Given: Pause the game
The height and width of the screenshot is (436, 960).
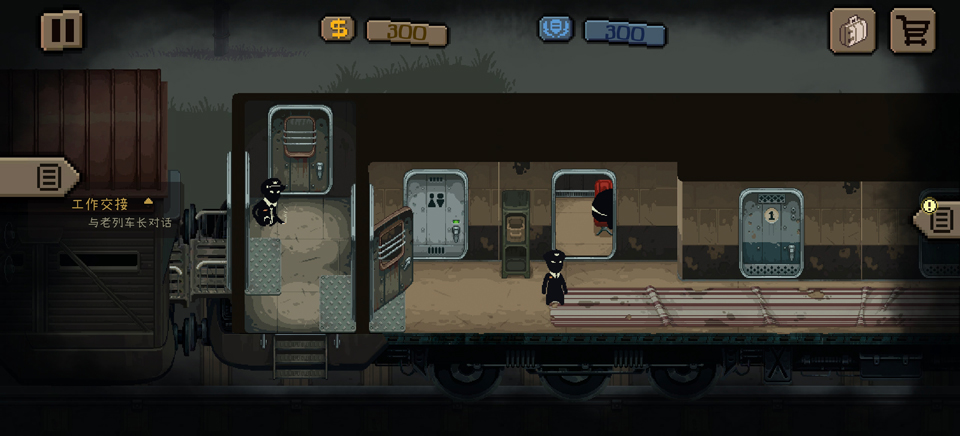Looking at the screenshot, I should coord(61,30).
